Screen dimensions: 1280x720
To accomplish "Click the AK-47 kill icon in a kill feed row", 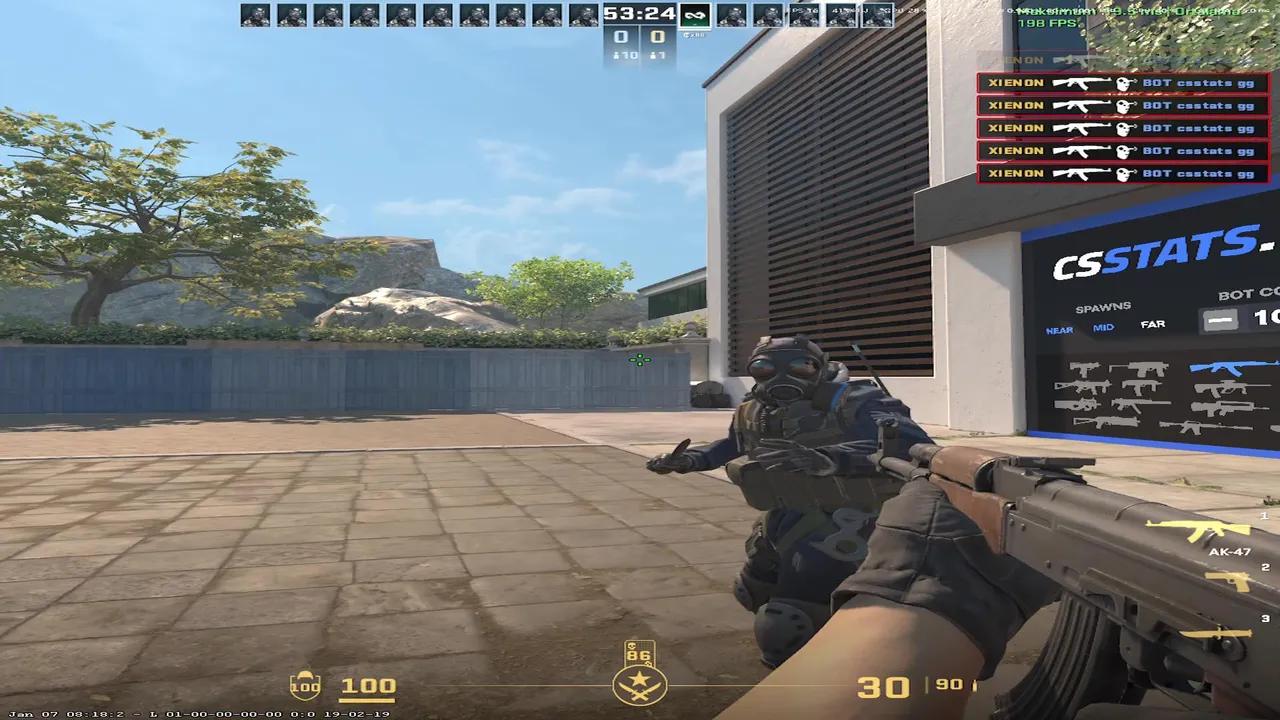I will pos(1083,82).
